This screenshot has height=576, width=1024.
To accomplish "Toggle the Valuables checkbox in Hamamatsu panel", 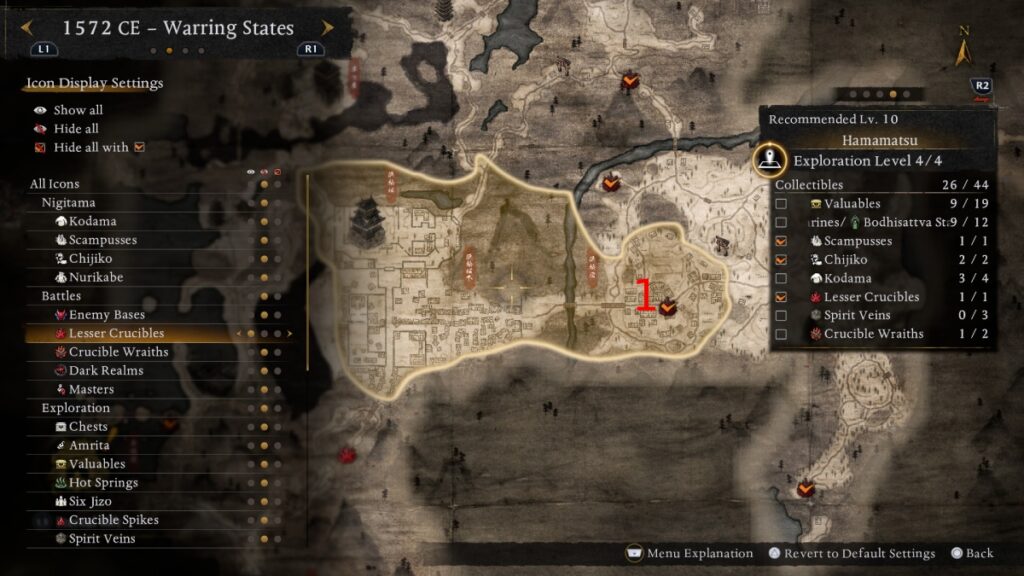I will pyautogui.click(x=781, y=204).
